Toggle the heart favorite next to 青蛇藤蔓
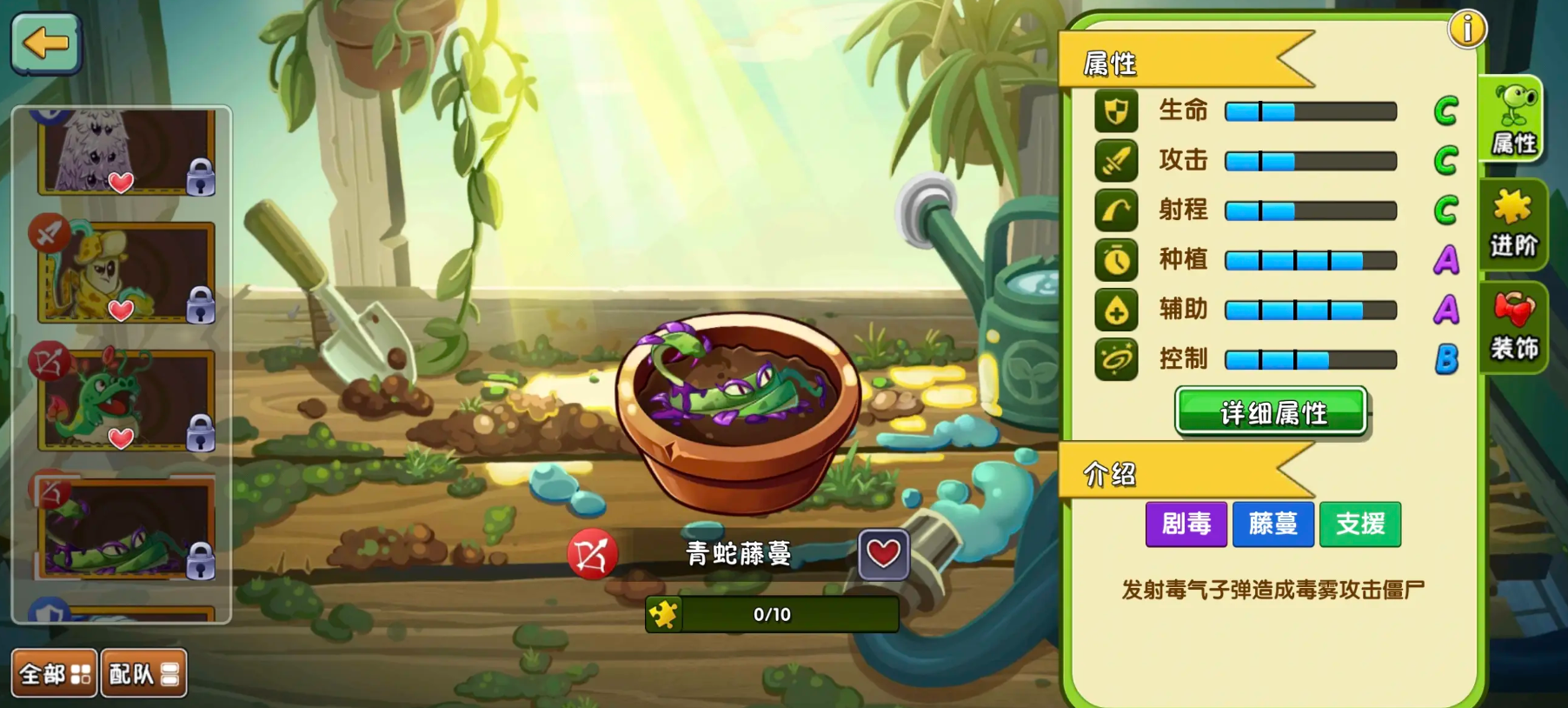Viewport: 1568px width, 708px height. click(x=883, y=554)
